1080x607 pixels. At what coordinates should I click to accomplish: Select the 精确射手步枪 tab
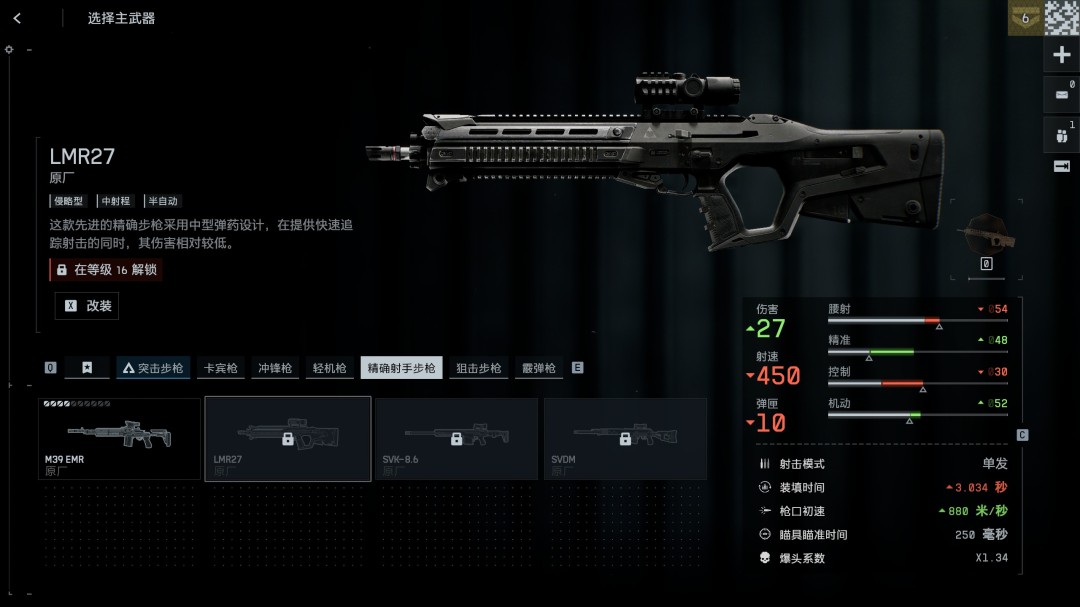pos(401,368)
